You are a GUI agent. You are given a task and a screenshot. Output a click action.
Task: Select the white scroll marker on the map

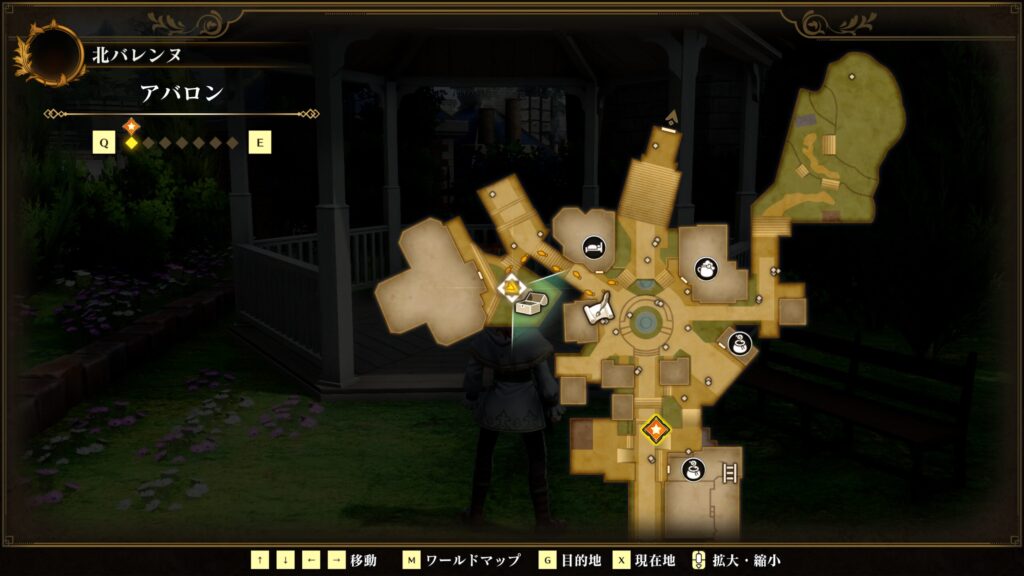click(x=599, y=313)
